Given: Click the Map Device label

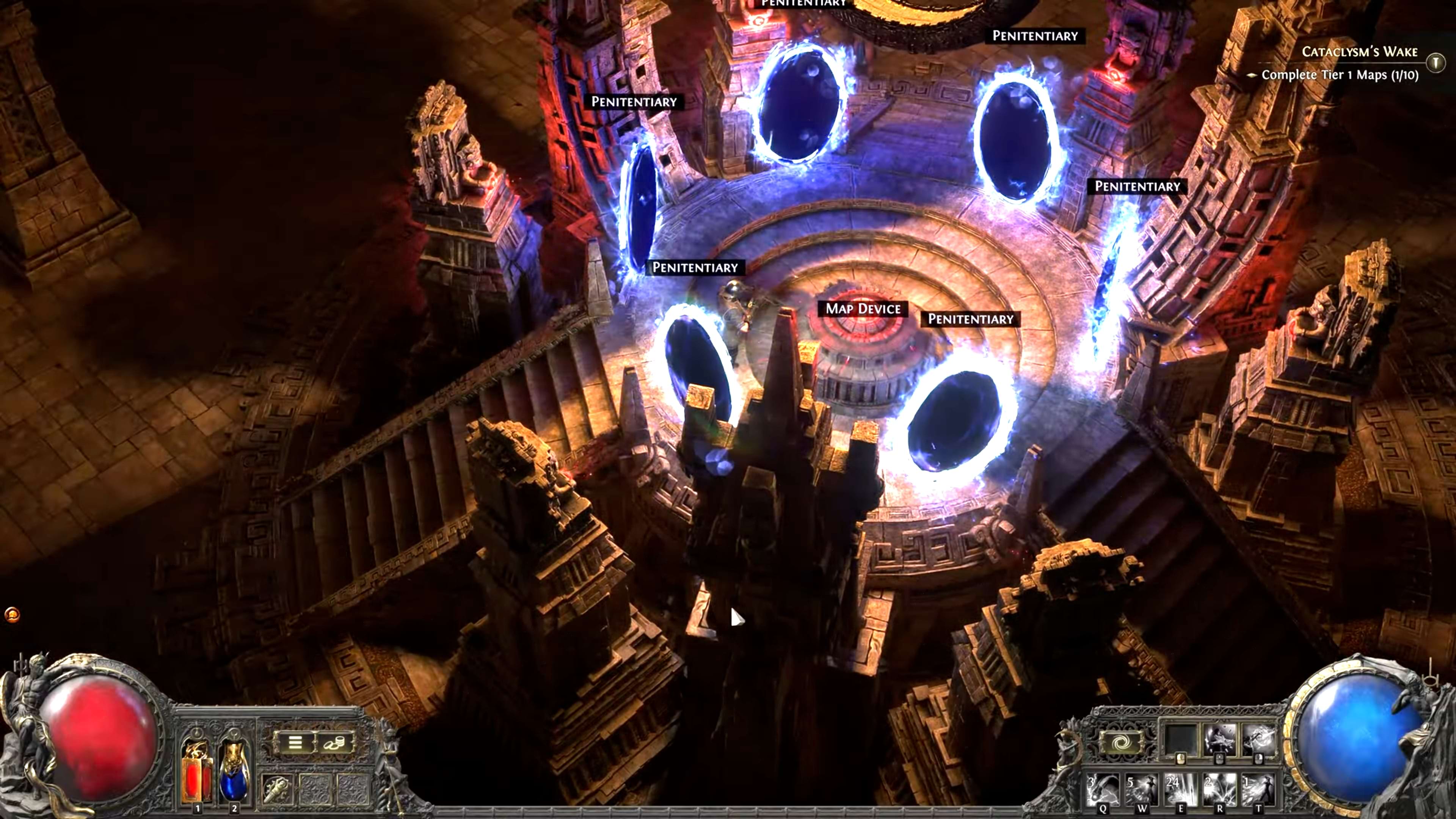Looking at the screenshot, I should click(863, 309).
